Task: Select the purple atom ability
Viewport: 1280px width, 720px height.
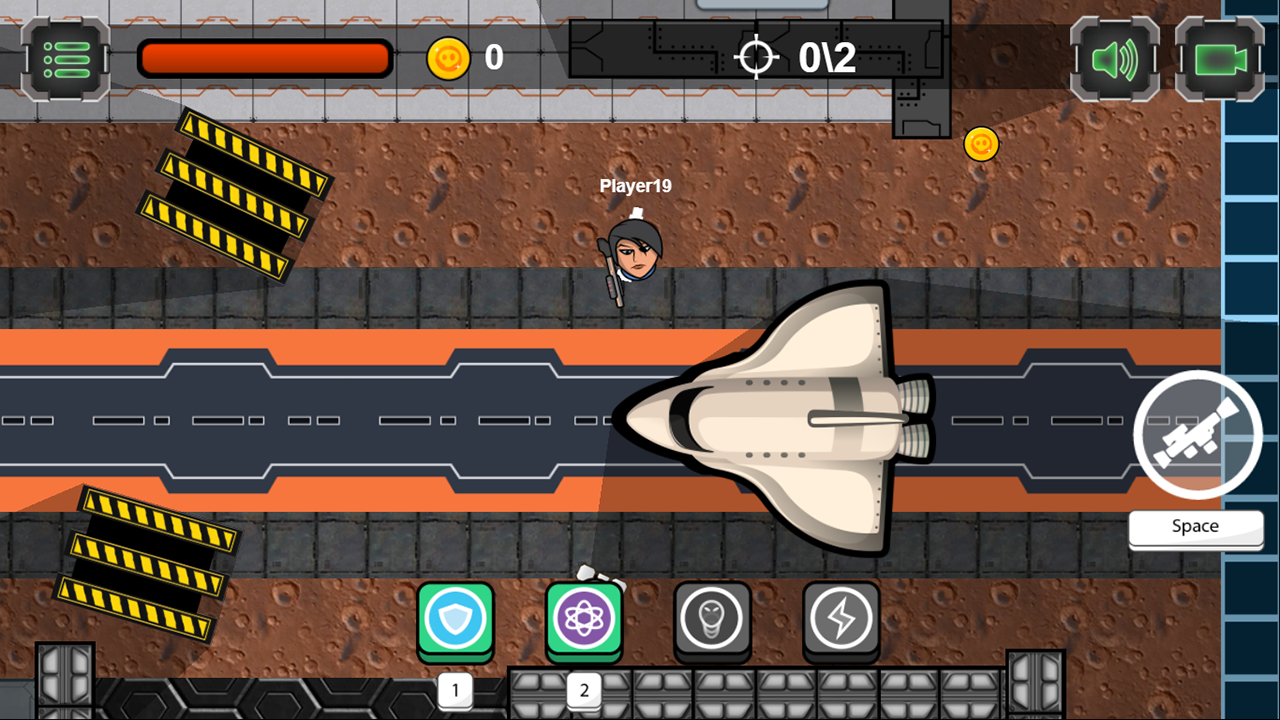Action: point(583,617)
